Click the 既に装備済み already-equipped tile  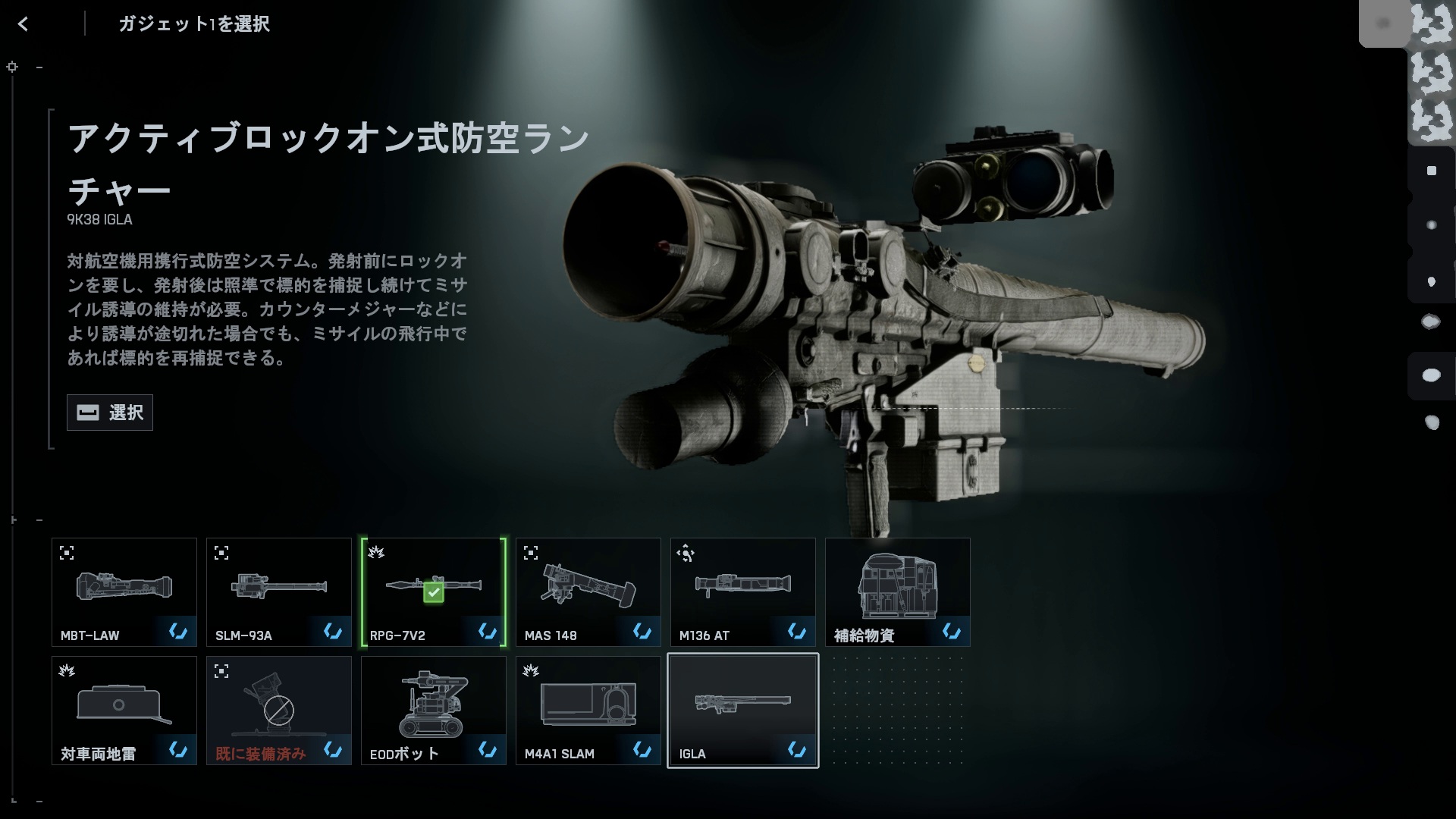279,711
